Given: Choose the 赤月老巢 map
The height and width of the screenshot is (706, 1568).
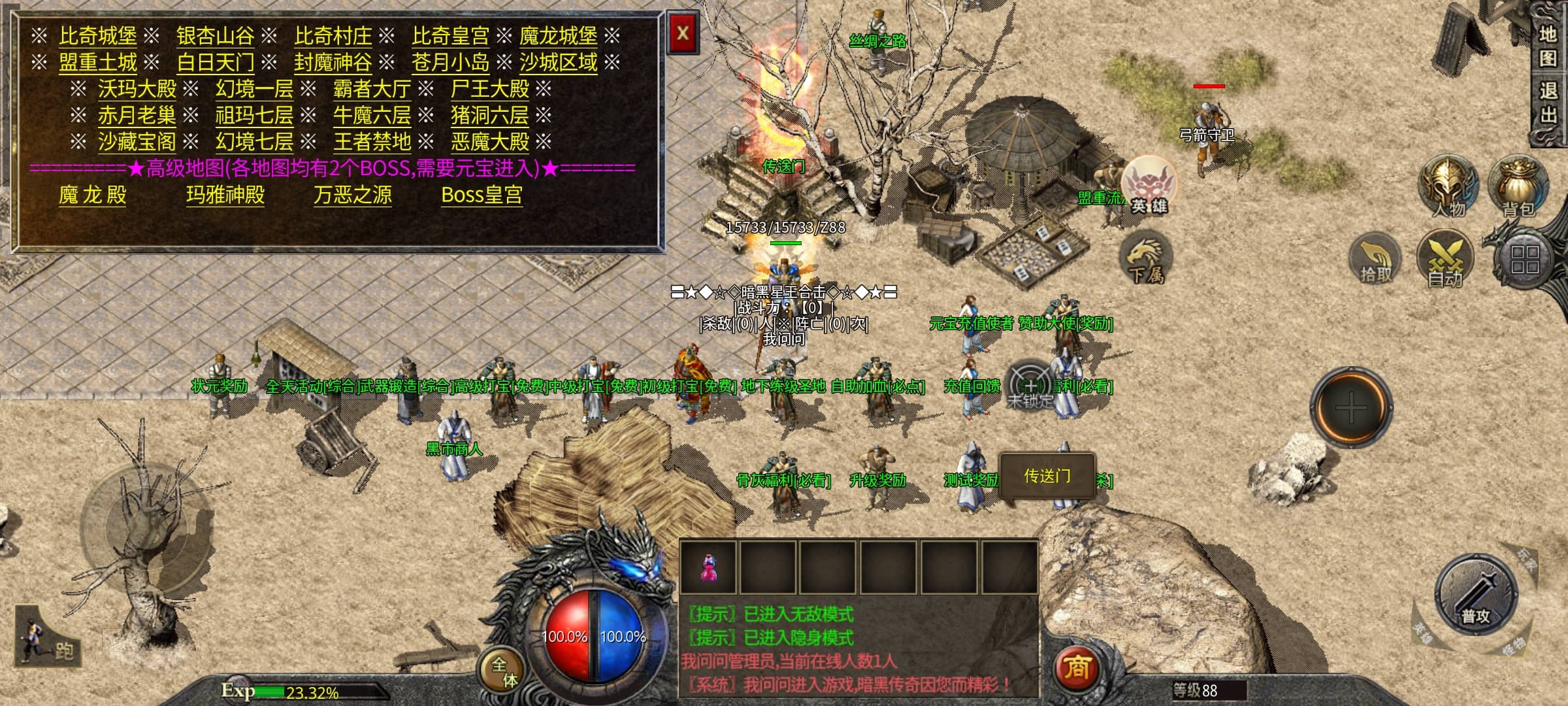Looking at the screenshot, I should (137, 116).
